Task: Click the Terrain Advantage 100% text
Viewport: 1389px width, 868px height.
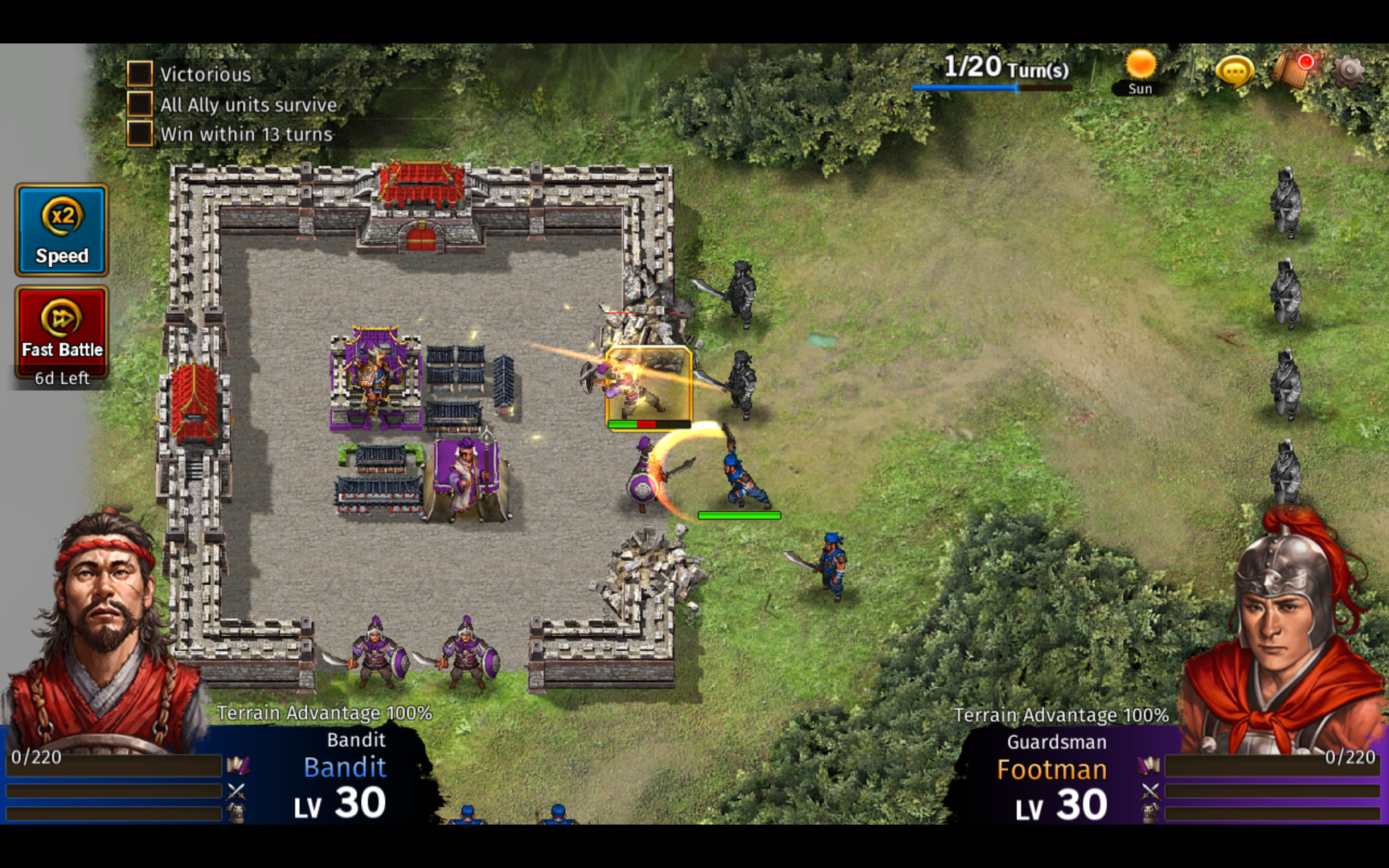Action: pyautogui.click(x=326, y=712)
